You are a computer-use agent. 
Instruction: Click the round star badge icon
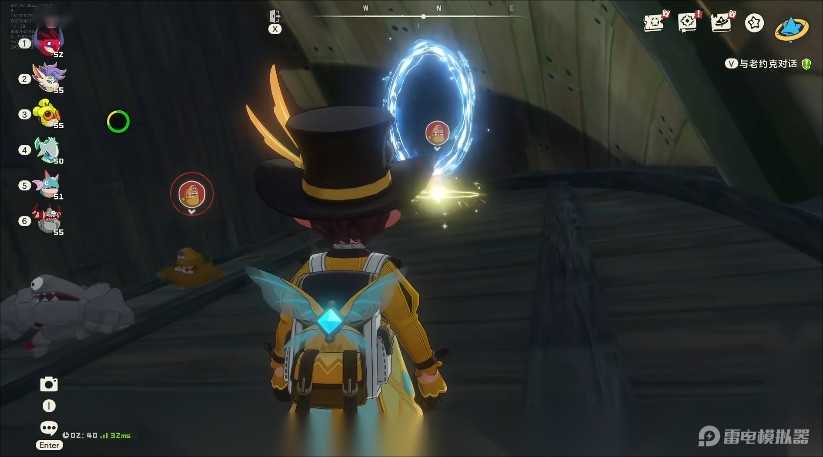tap(754, 21)
